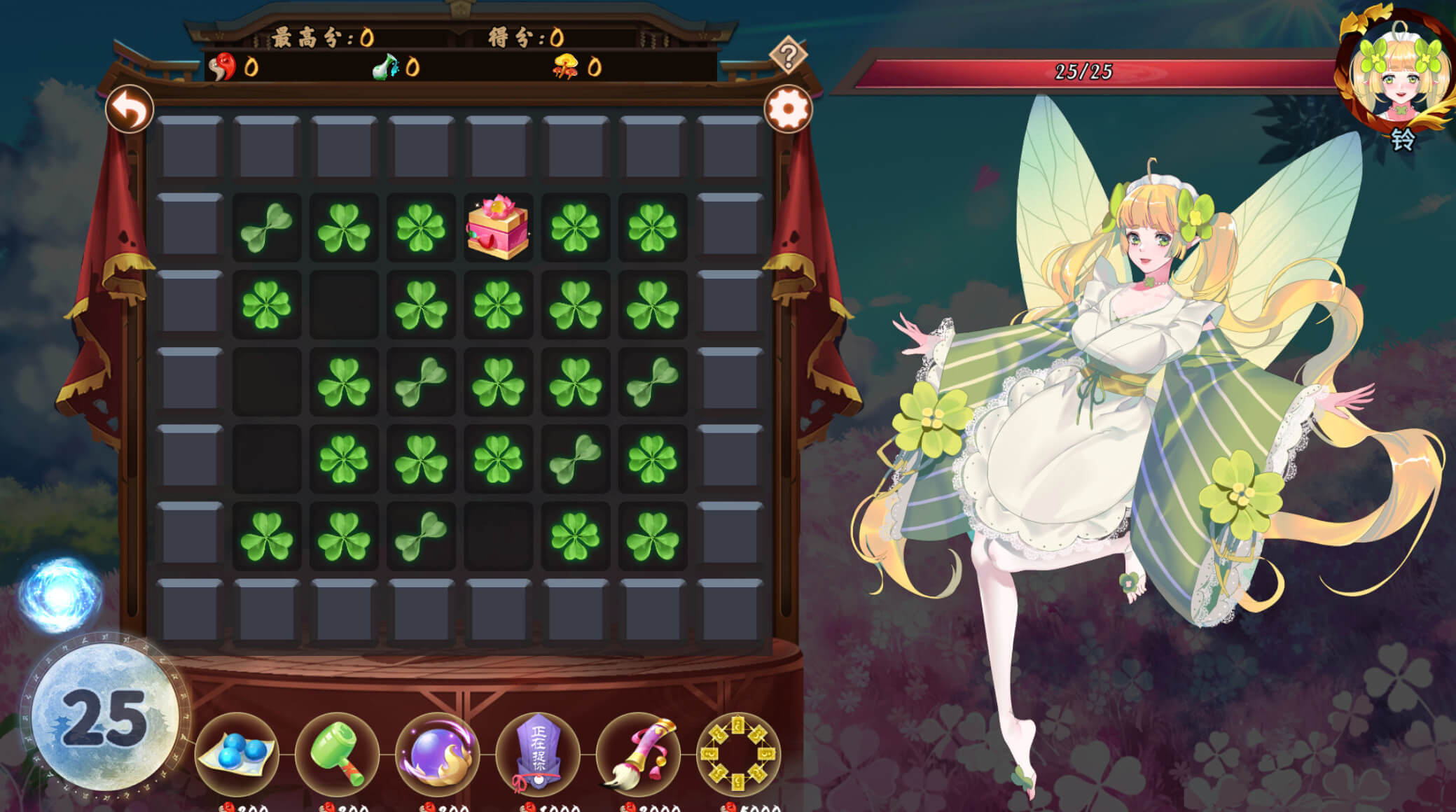Use the purple flaming orb item
The width and height of the screenshot is (1456, 812).
click(437, 754)
